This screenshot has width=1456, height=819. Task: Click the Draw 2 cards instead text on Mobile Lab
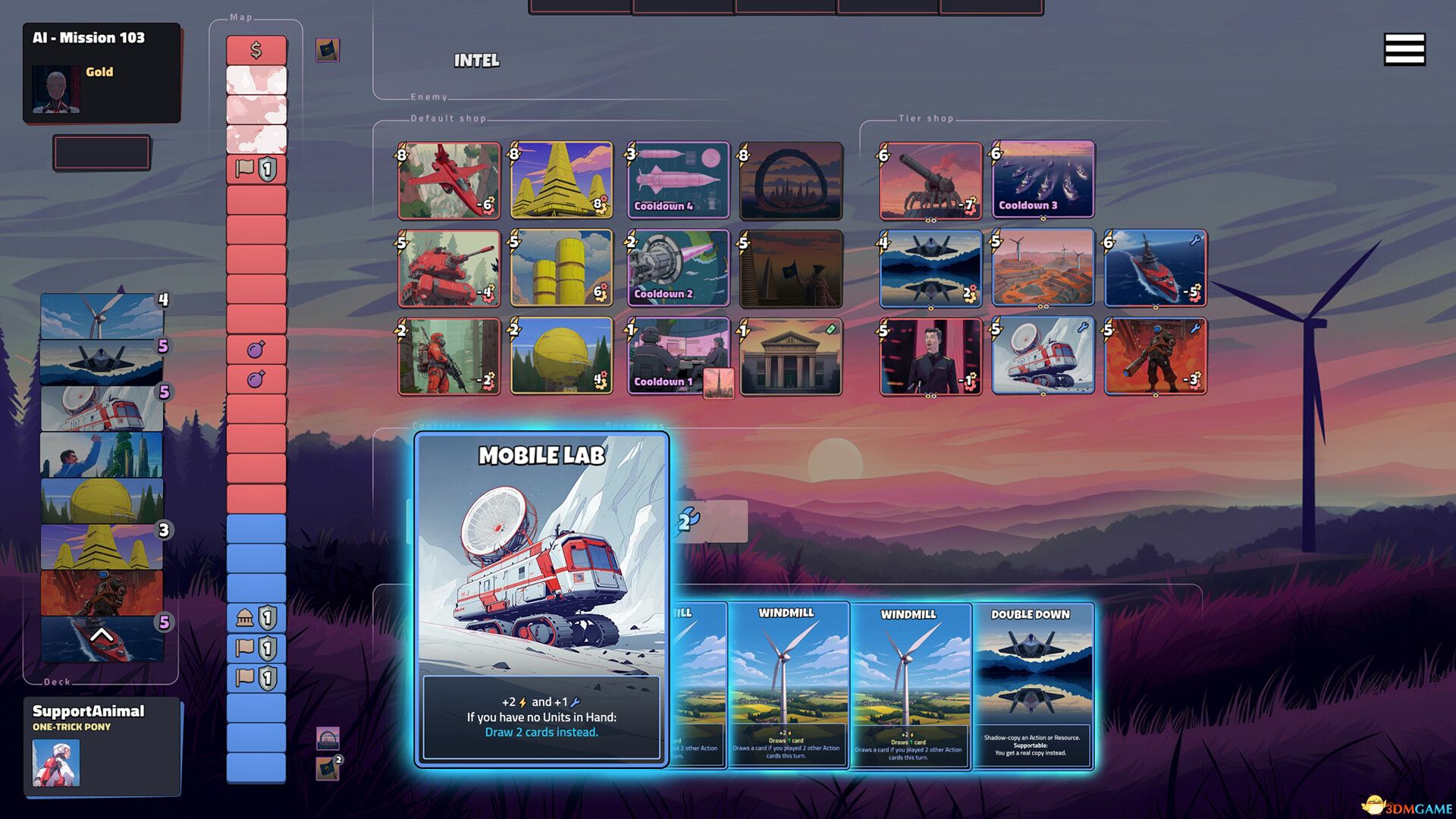pos(541,732)
